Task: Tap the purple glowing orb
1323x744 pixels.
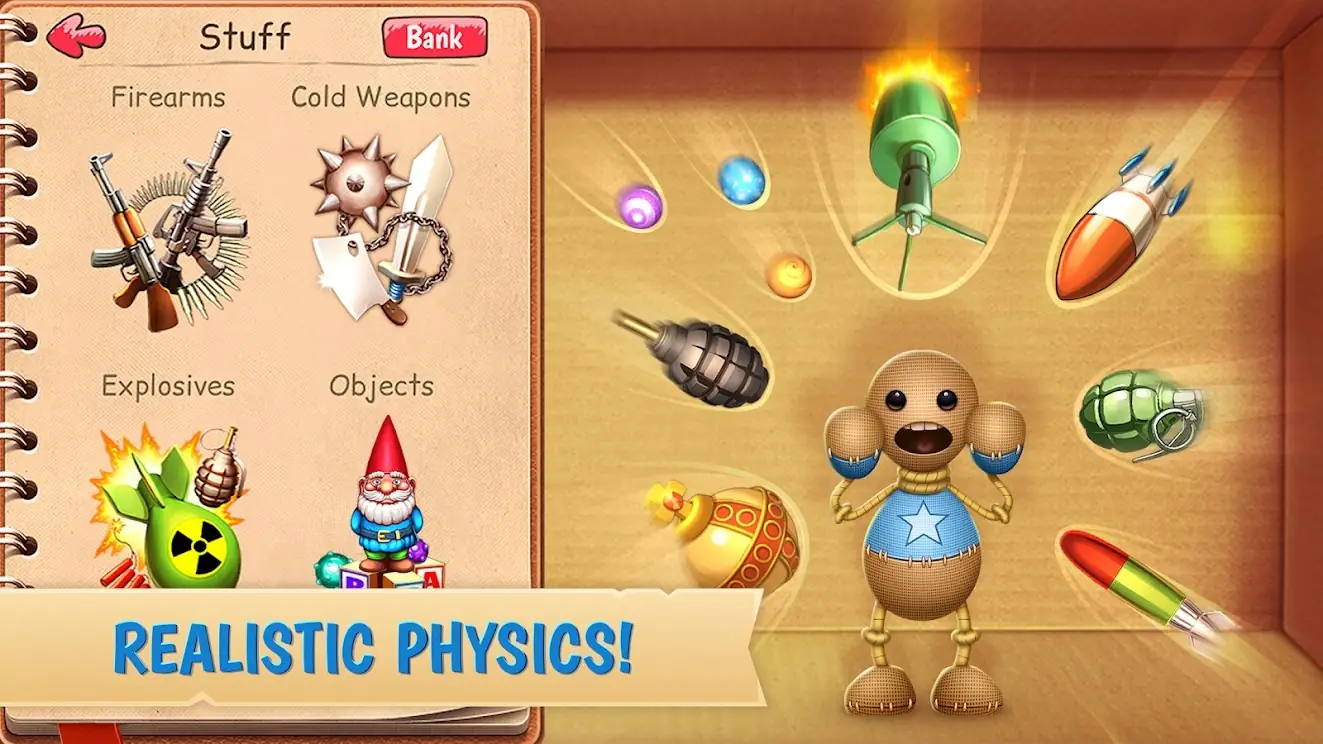Action: tap(640, 208)
